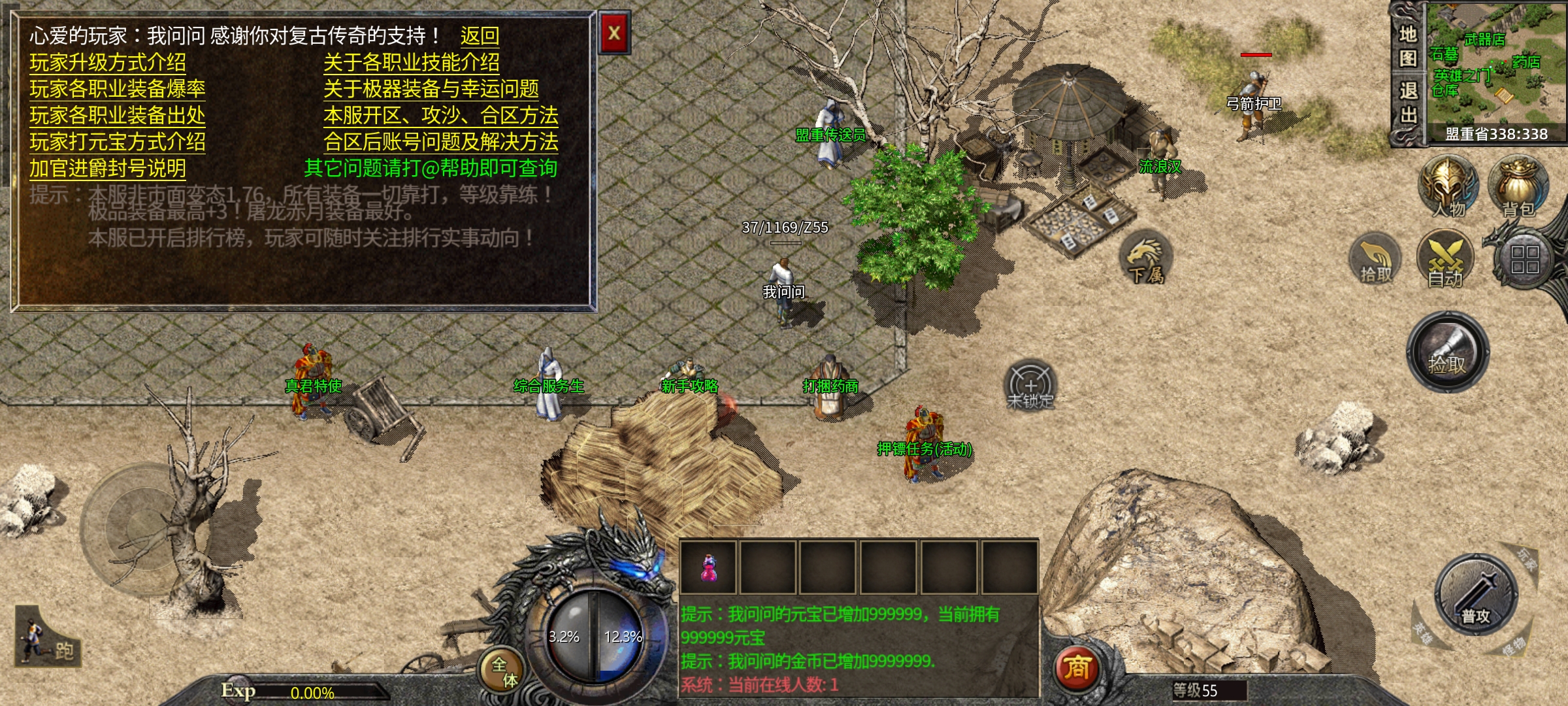Open 关于极器装备与幸运问题 help topic
This screenshot has height=706, width=1568.
tap(431, 89)
